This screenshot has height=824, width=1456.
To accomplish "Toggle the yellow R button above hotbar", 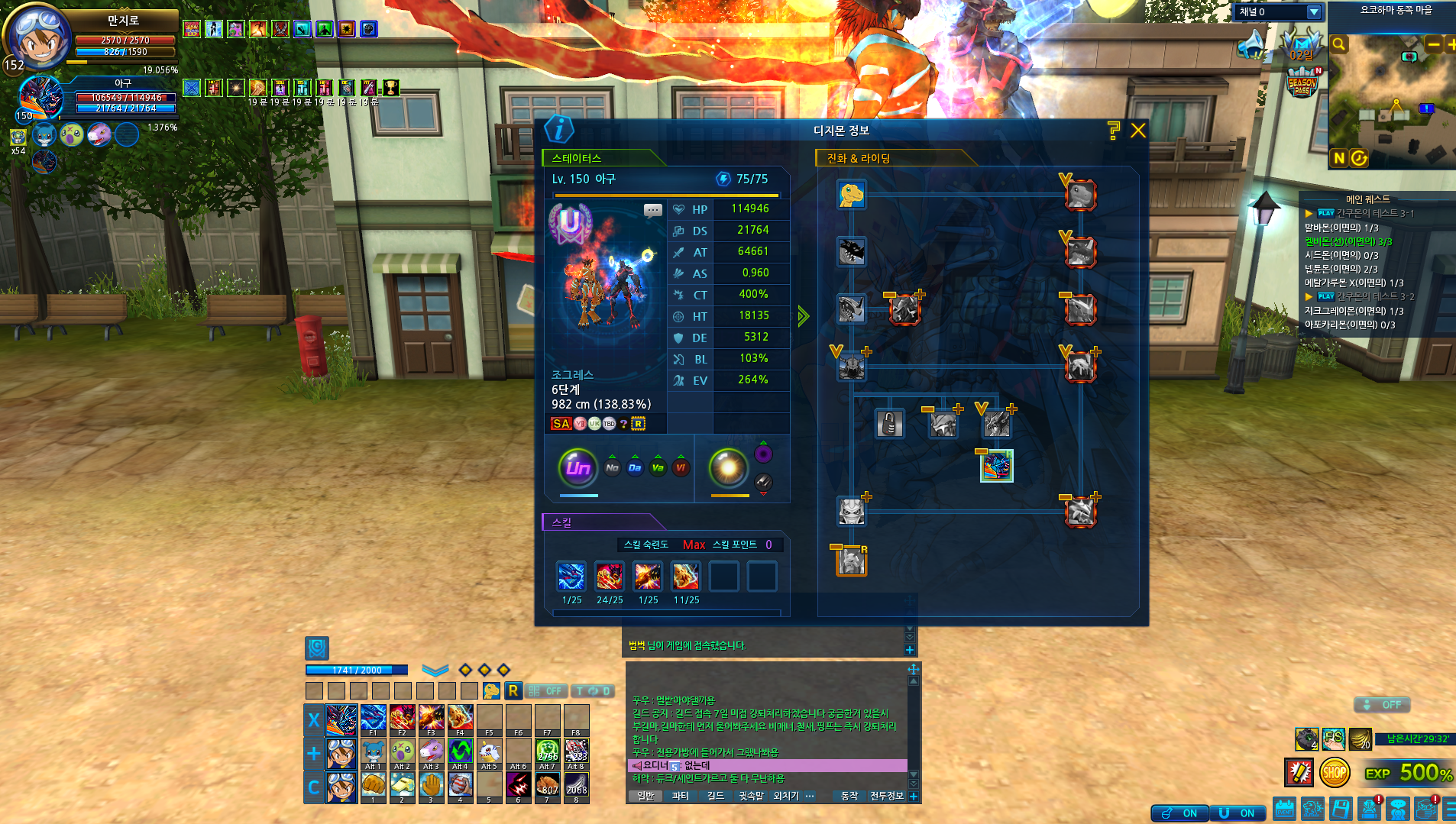I will (513, 690).
